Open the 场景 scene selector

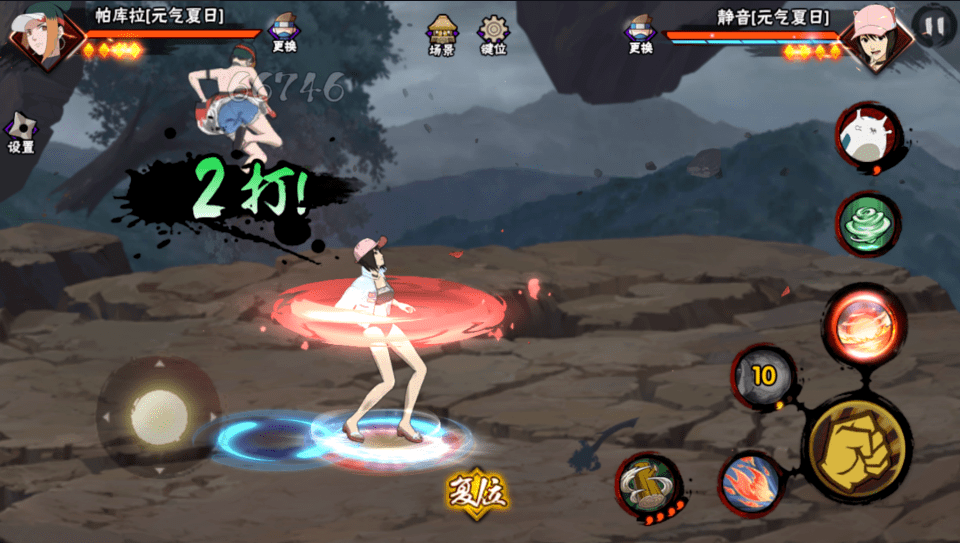point(442,34)
